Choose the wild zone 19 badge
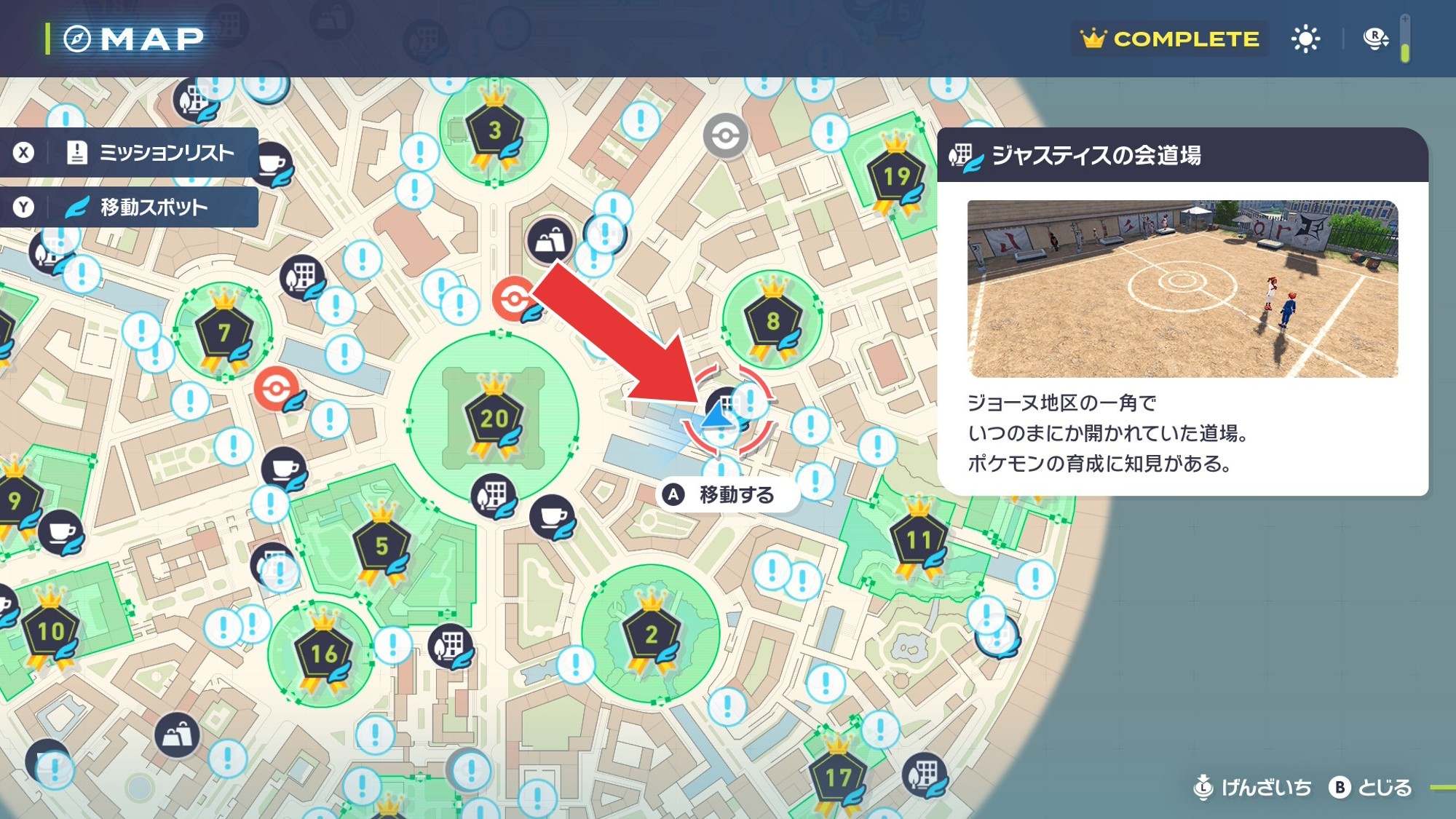The image size is (1456, 819). (x=896, y=177)
